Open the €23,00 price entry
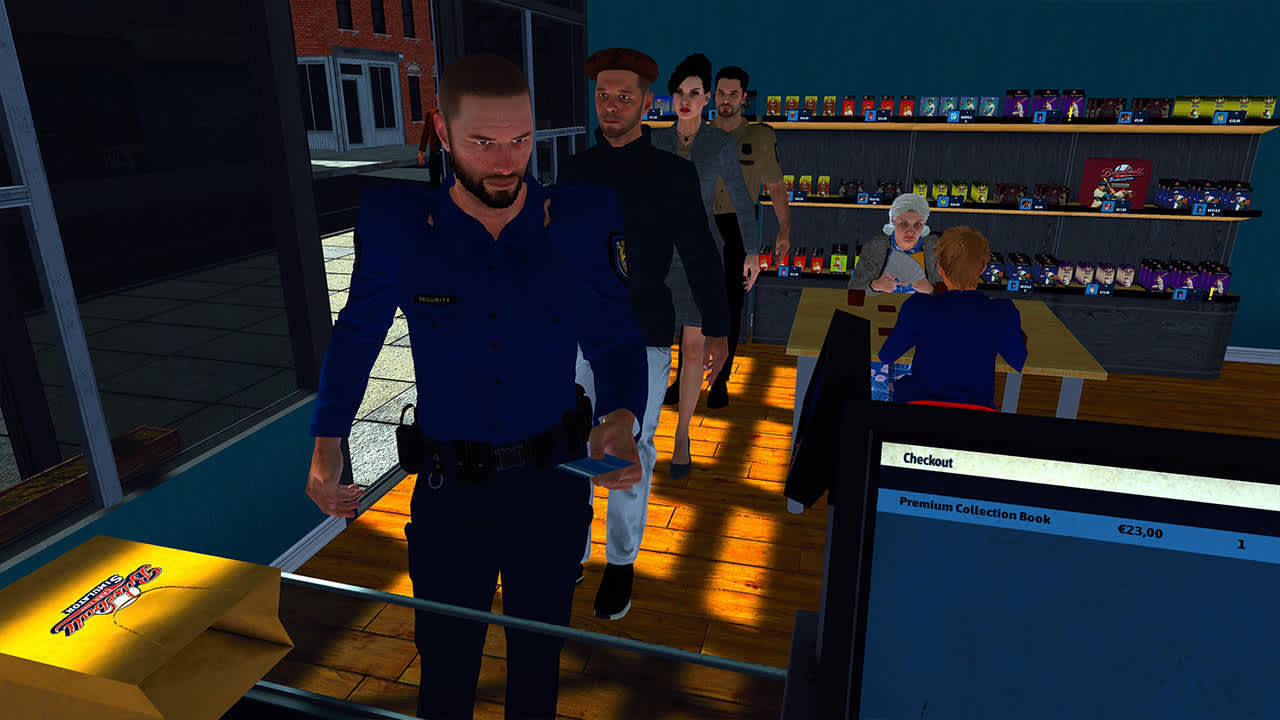This screenshot has width=1280, height=720. coord(1140,530)
